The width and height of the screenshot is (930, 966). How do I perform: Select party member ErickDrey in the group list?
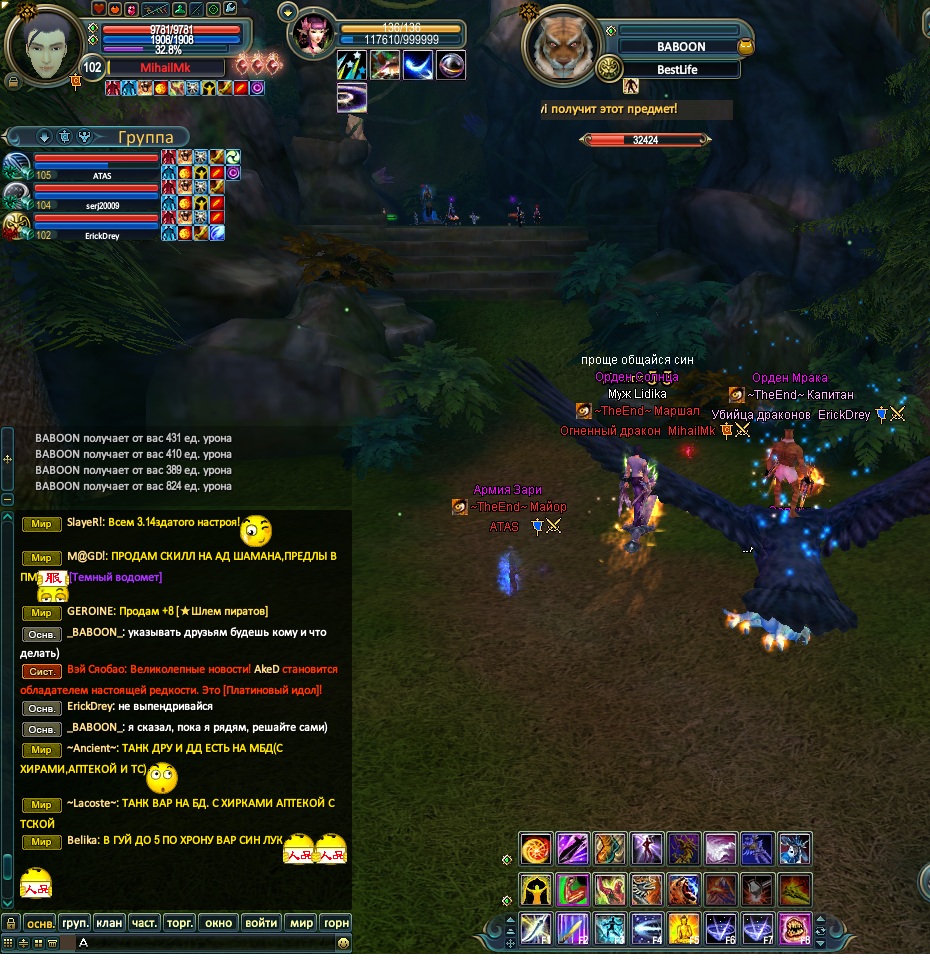coord(96,226)
